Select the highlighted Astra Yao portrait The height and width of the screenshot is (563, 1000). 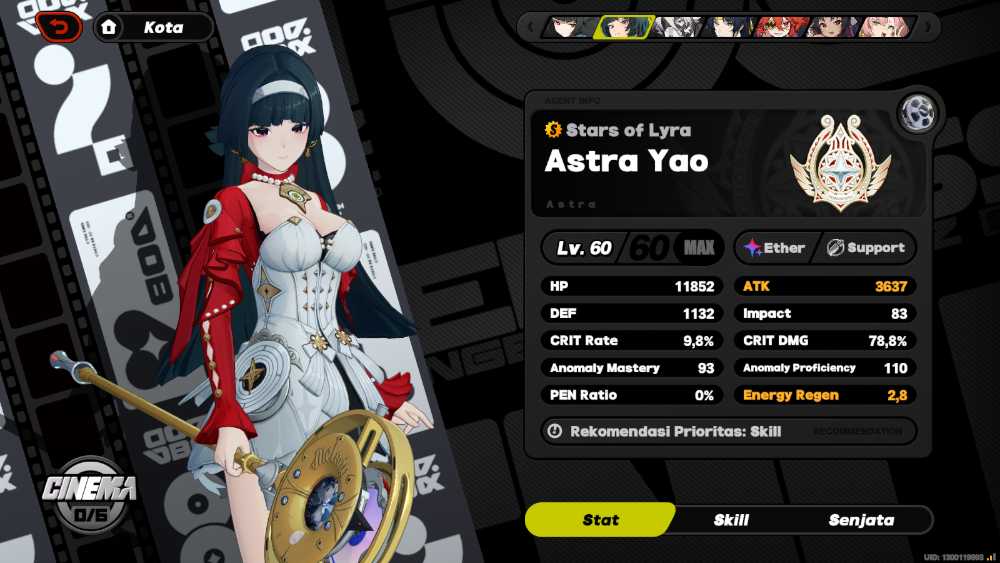625,27
